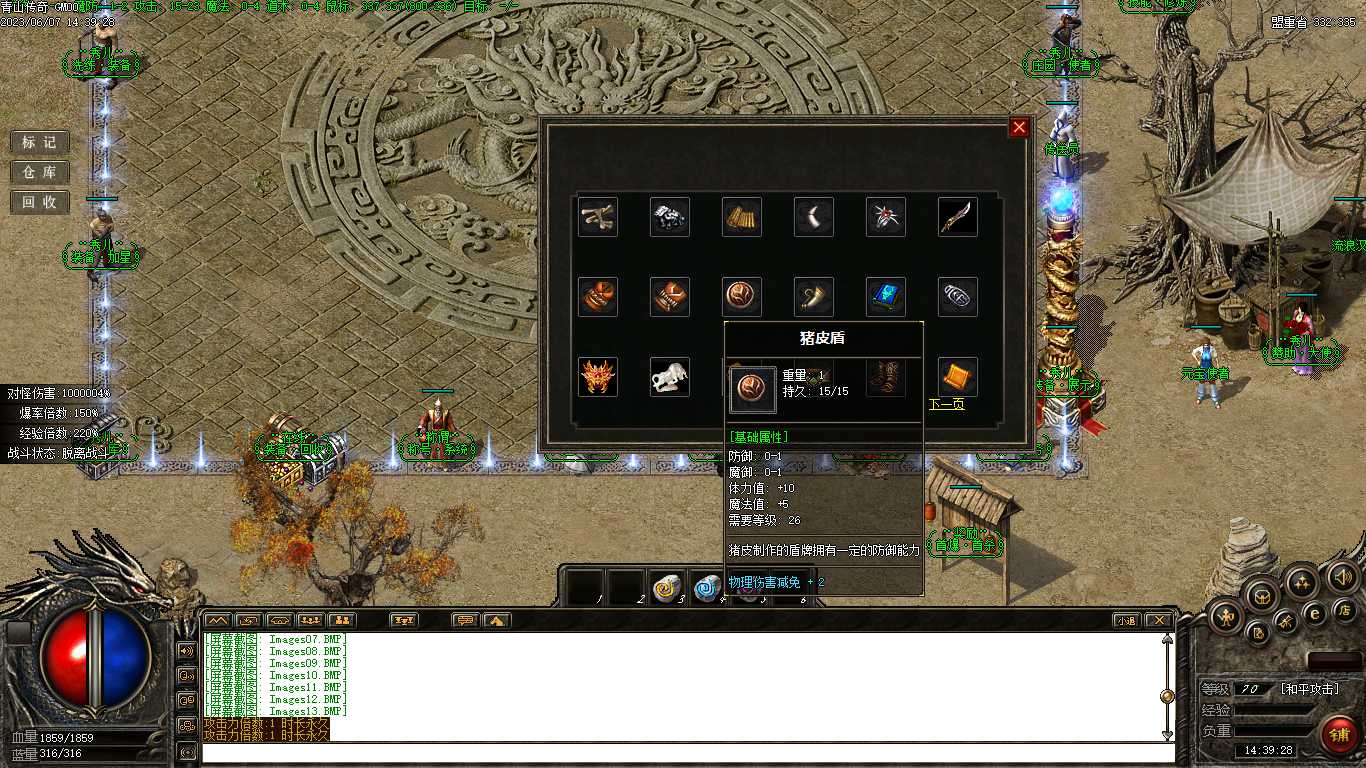Select the golden scroll item slot

pyautogui.click(x=742, y=217)
